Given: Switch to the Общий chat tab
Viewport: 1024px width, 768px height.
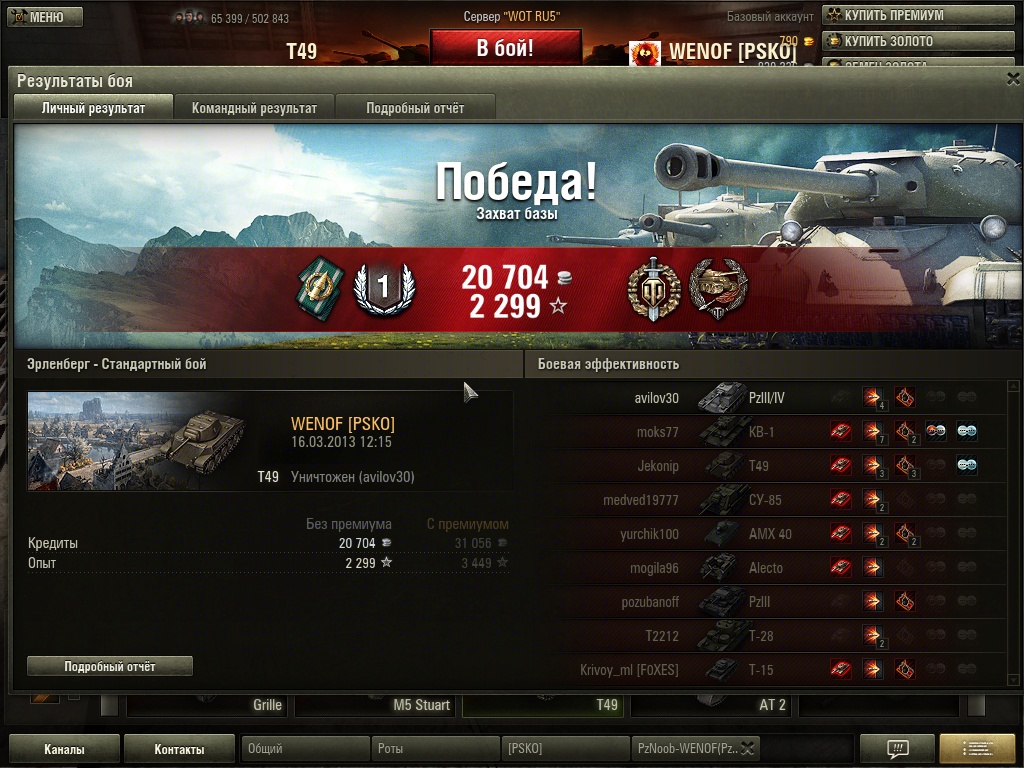Looking at the screenshot, I should click(305, 748).
